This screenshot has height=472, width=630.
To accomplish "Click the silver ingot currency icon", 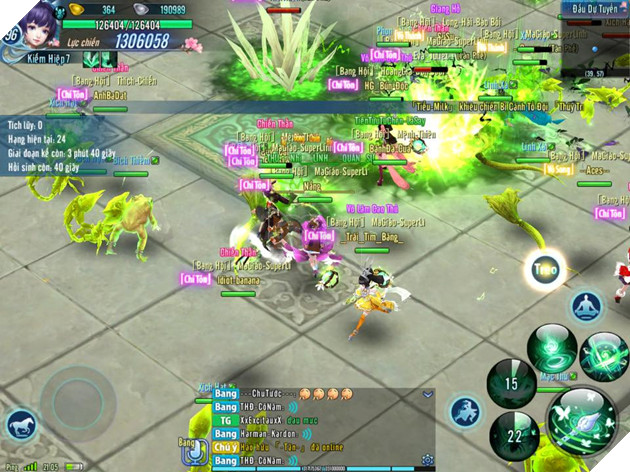I will coord(141,9).
